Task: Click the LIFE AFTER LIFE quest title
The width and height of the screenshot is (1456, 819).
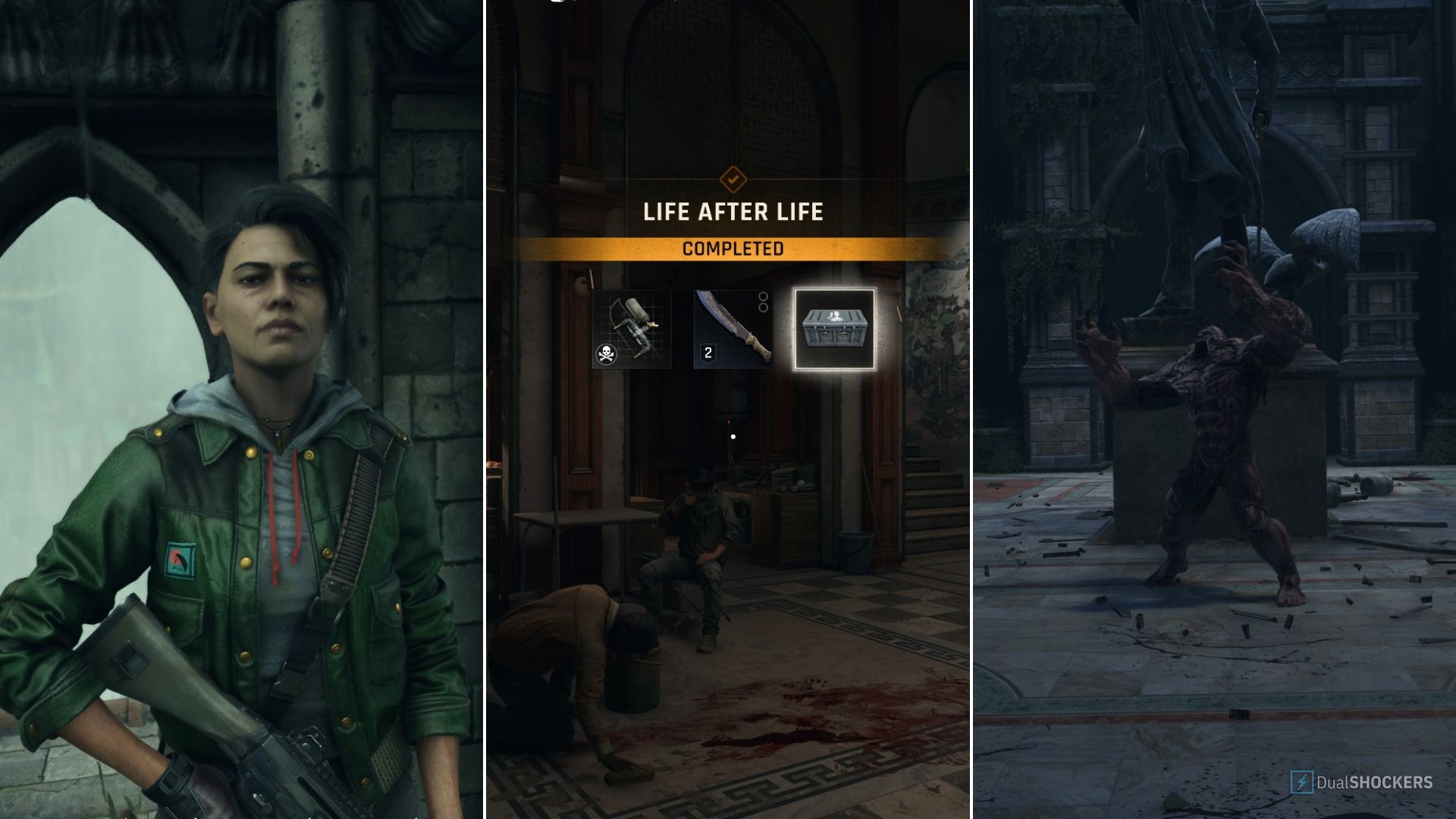Action: tap(733, 213)
